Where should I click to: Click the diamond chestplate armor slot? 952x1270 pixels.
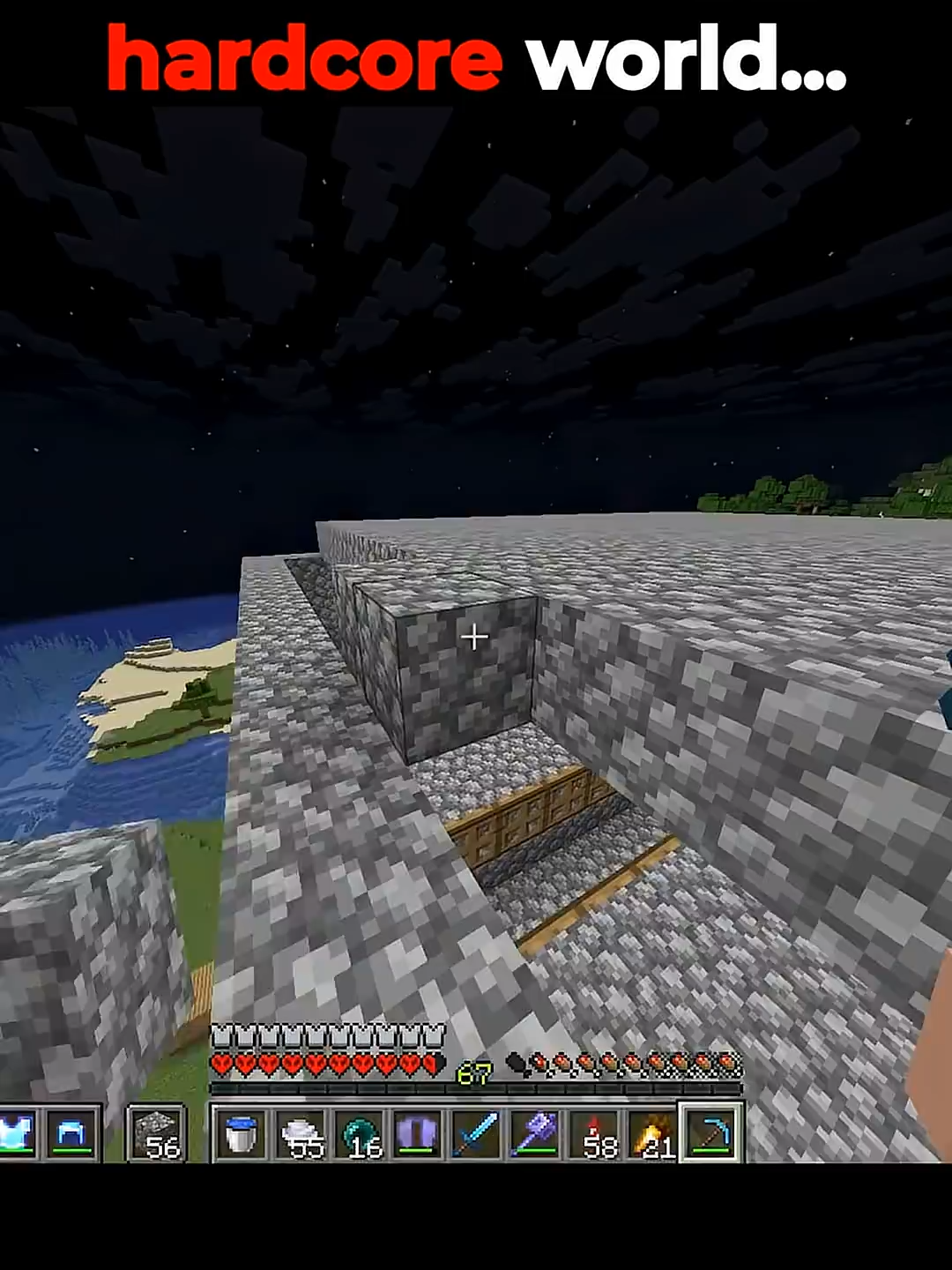(x=16, y=1133)
